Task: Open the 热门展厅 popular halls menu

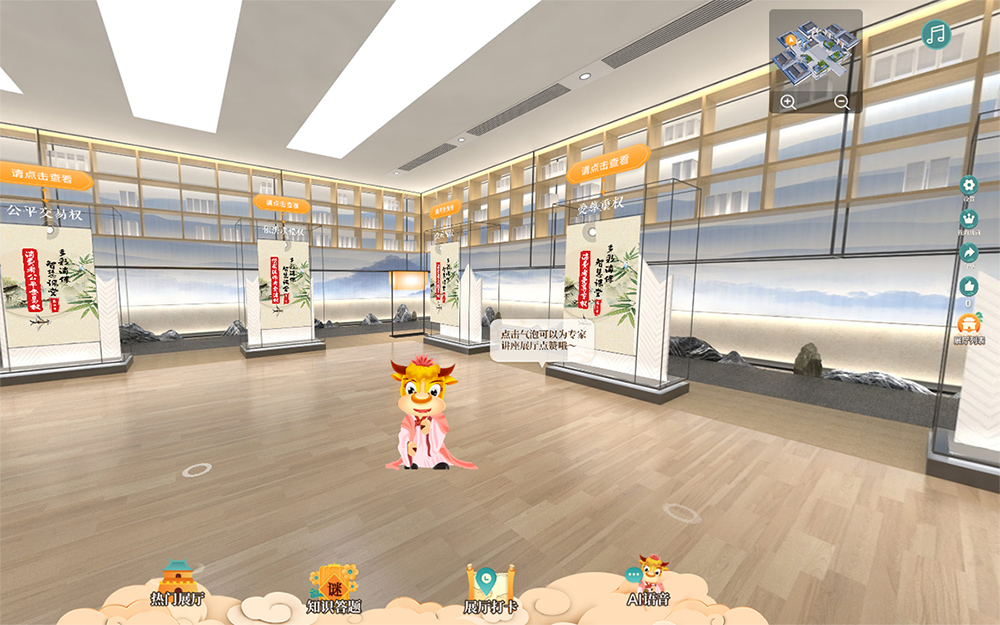Action: coord(177,584)
